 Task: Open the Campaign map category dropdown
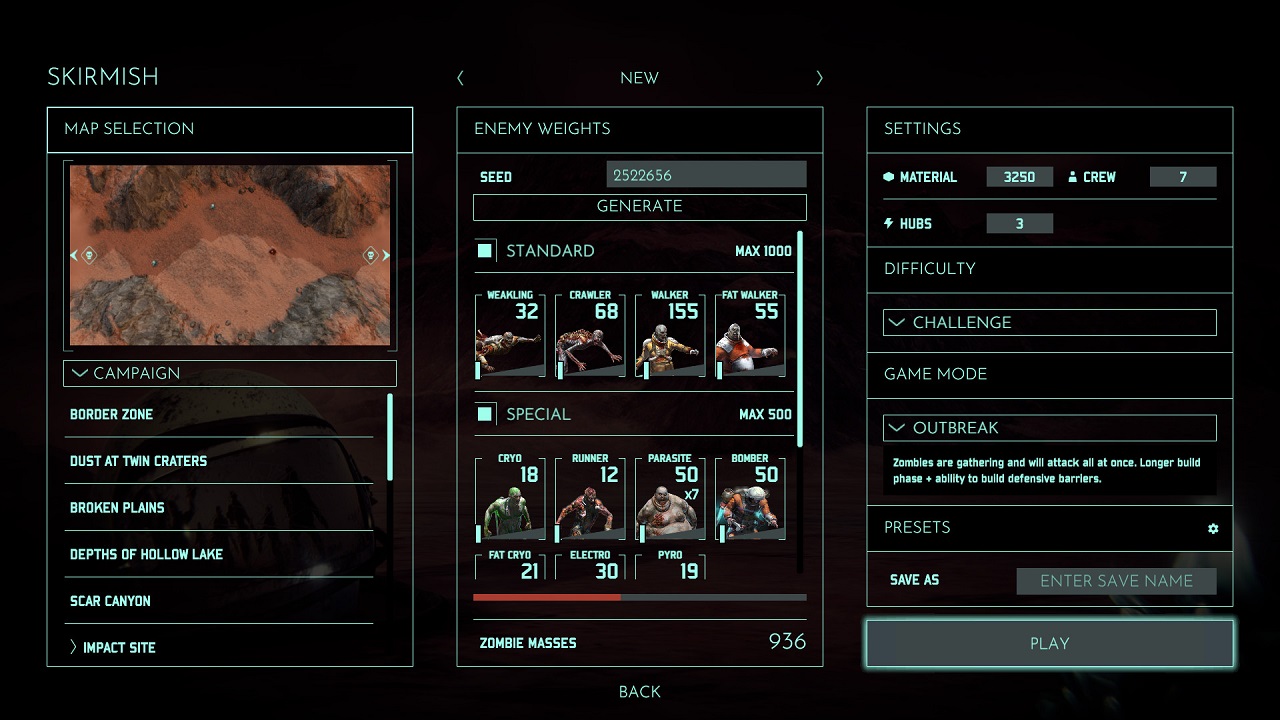[229, 373]
